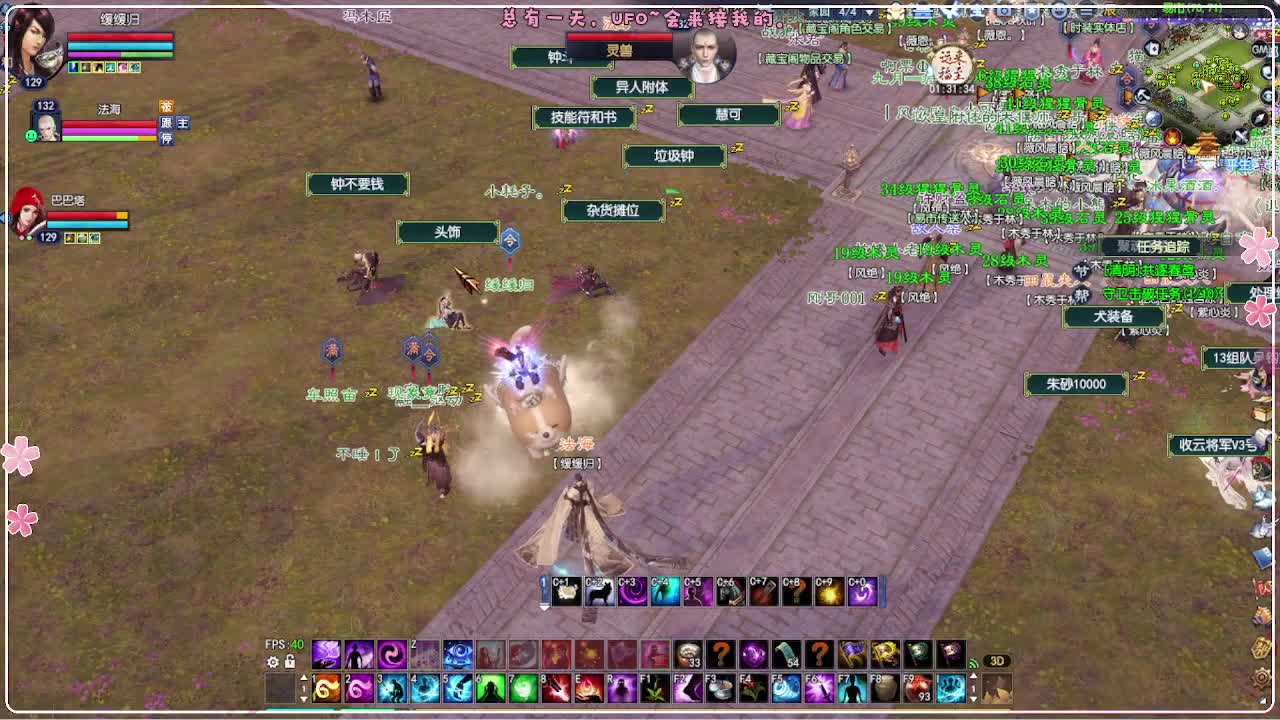
Task: Use the F9 skill showing 93 charges
Action: tap(918, 687)
